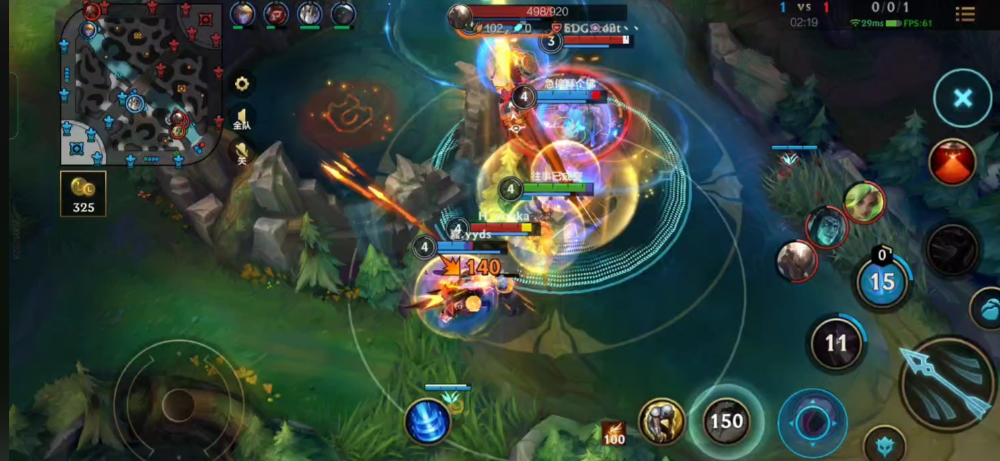1000x461 pixels.
Task: Target the green-haired enemy champion portrait
Action: tap(863, 201)
